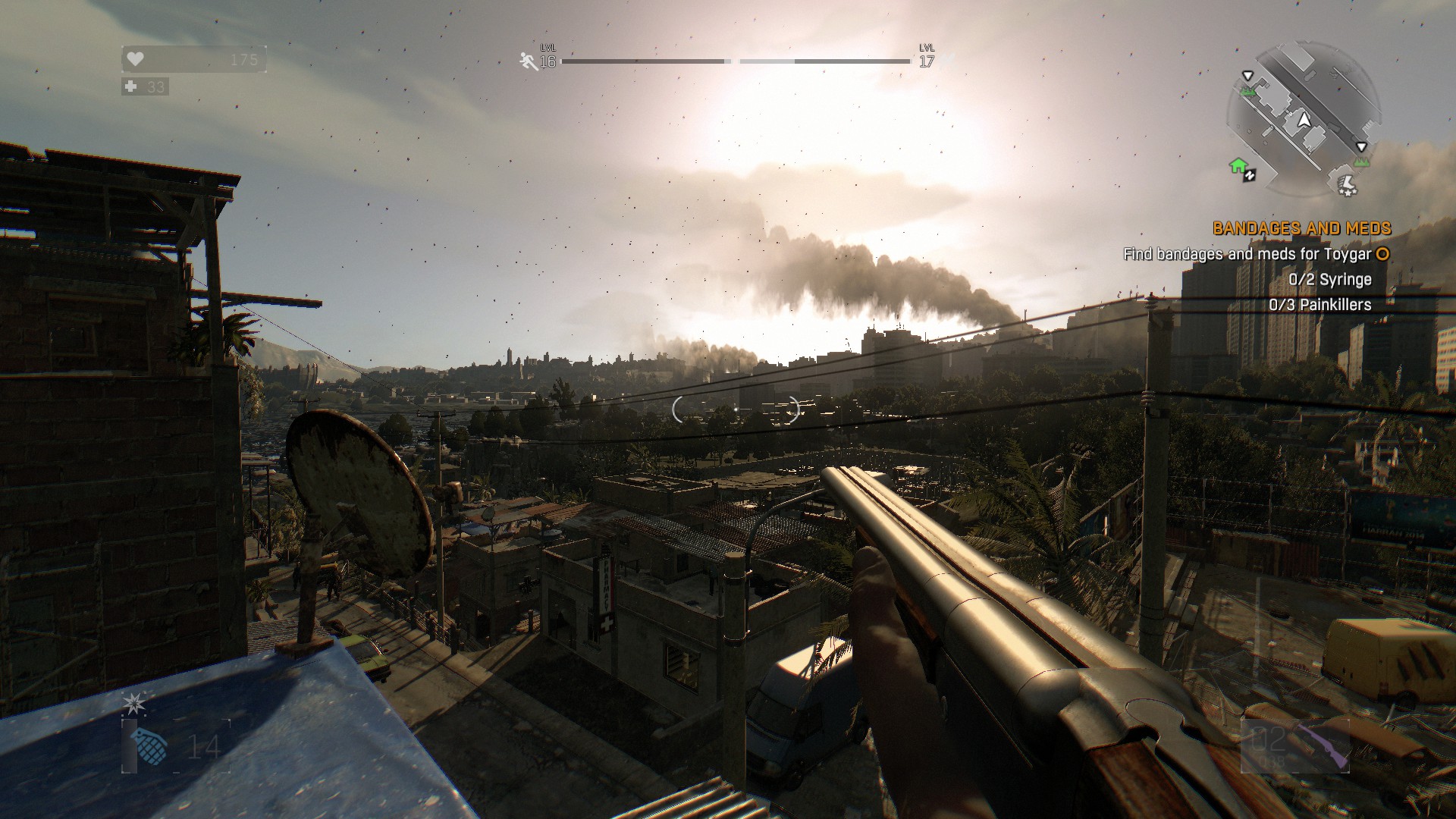Click the circular minimap

pyautogui.click(x=1304, y=120)
